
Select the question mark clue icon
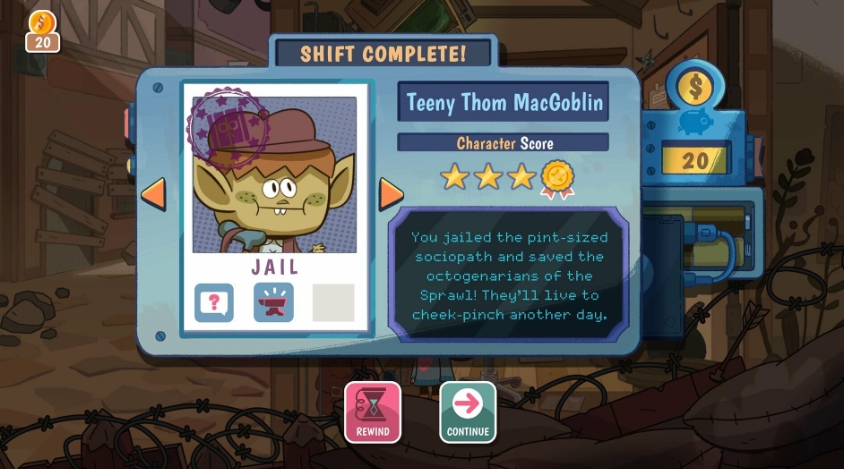coord(213,302)
